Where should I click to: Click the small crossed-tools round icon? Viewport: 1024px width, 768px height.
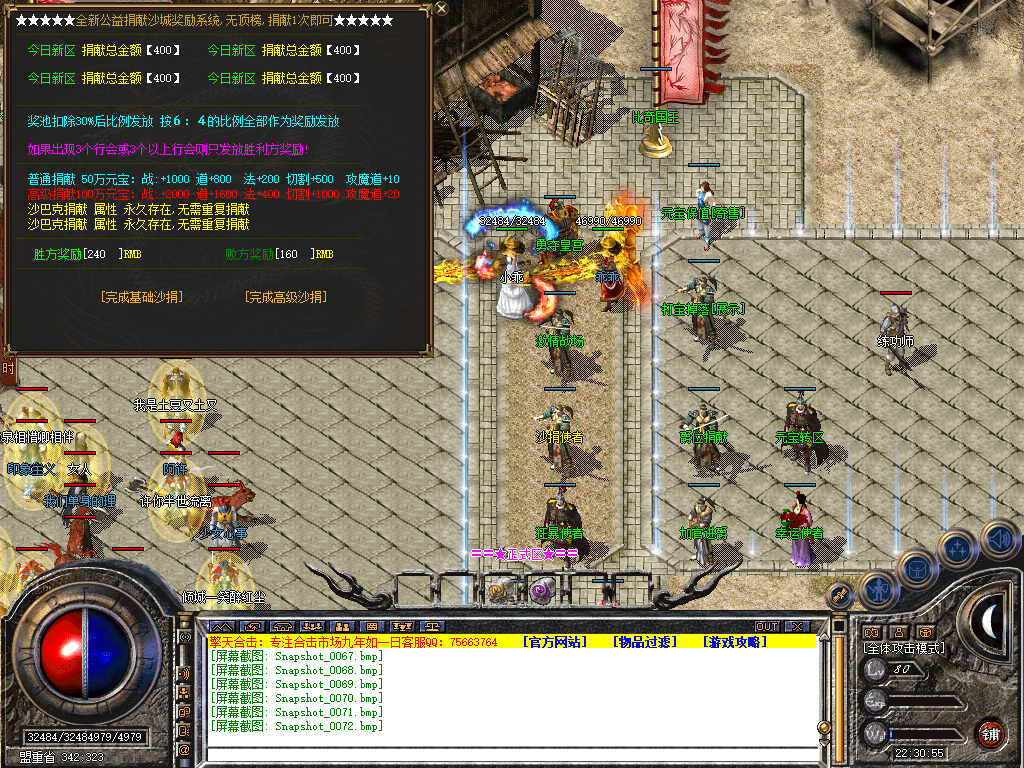tap(841, 594)
